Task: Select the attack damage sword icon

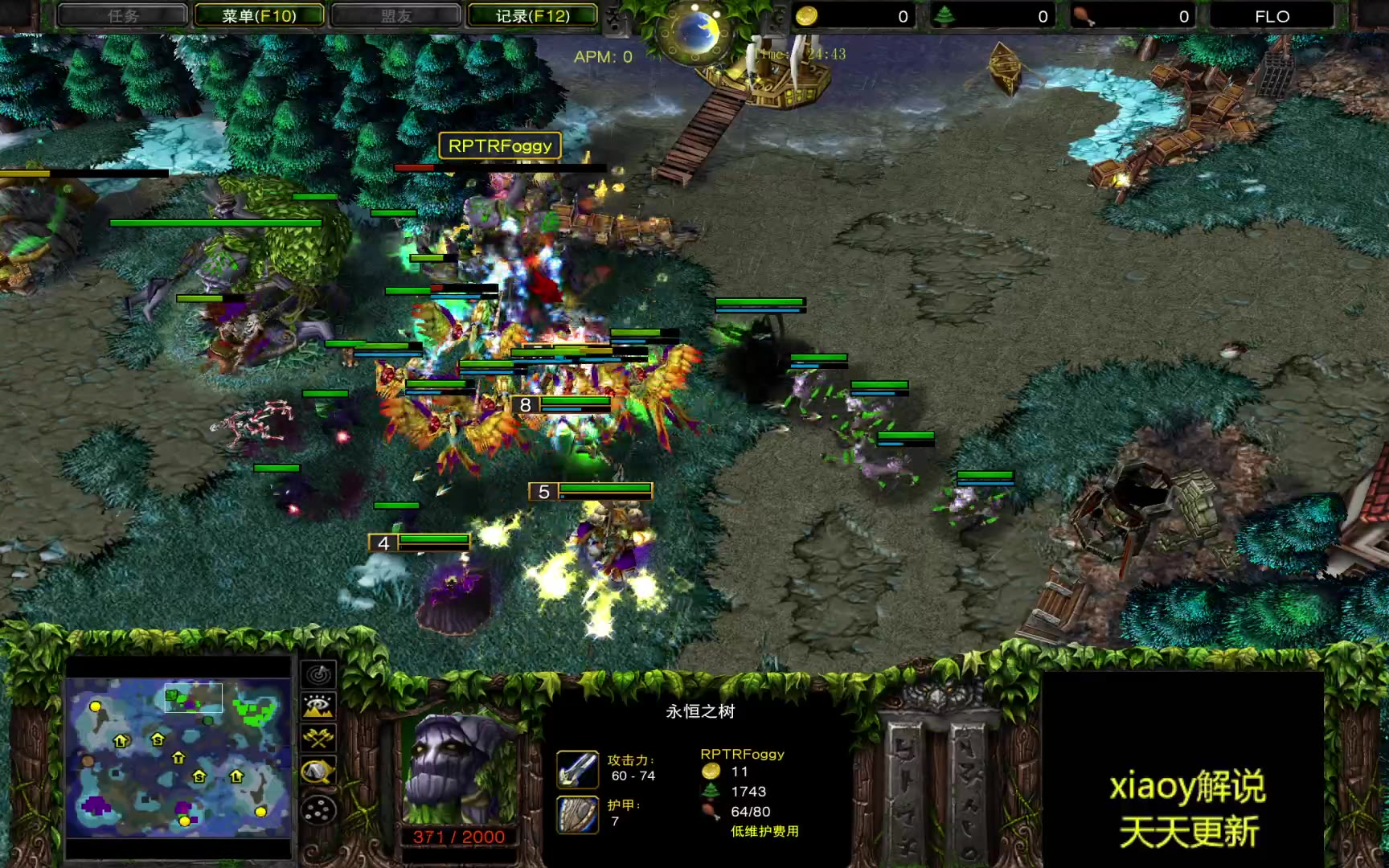Action: coord(577,769)
